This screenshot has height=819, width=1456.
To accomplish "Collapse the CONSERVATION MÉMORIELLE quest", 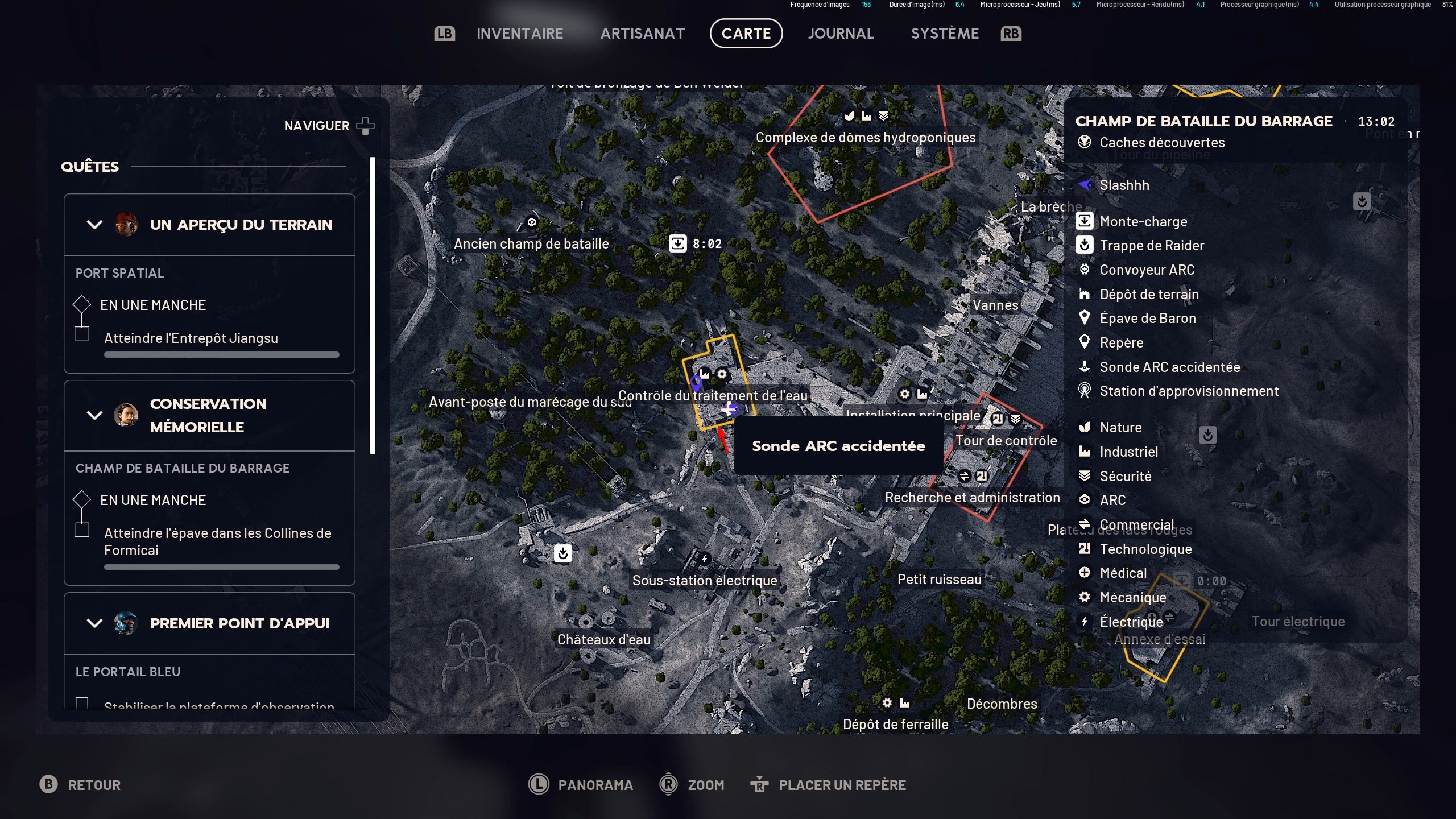I will pos(94,415).
